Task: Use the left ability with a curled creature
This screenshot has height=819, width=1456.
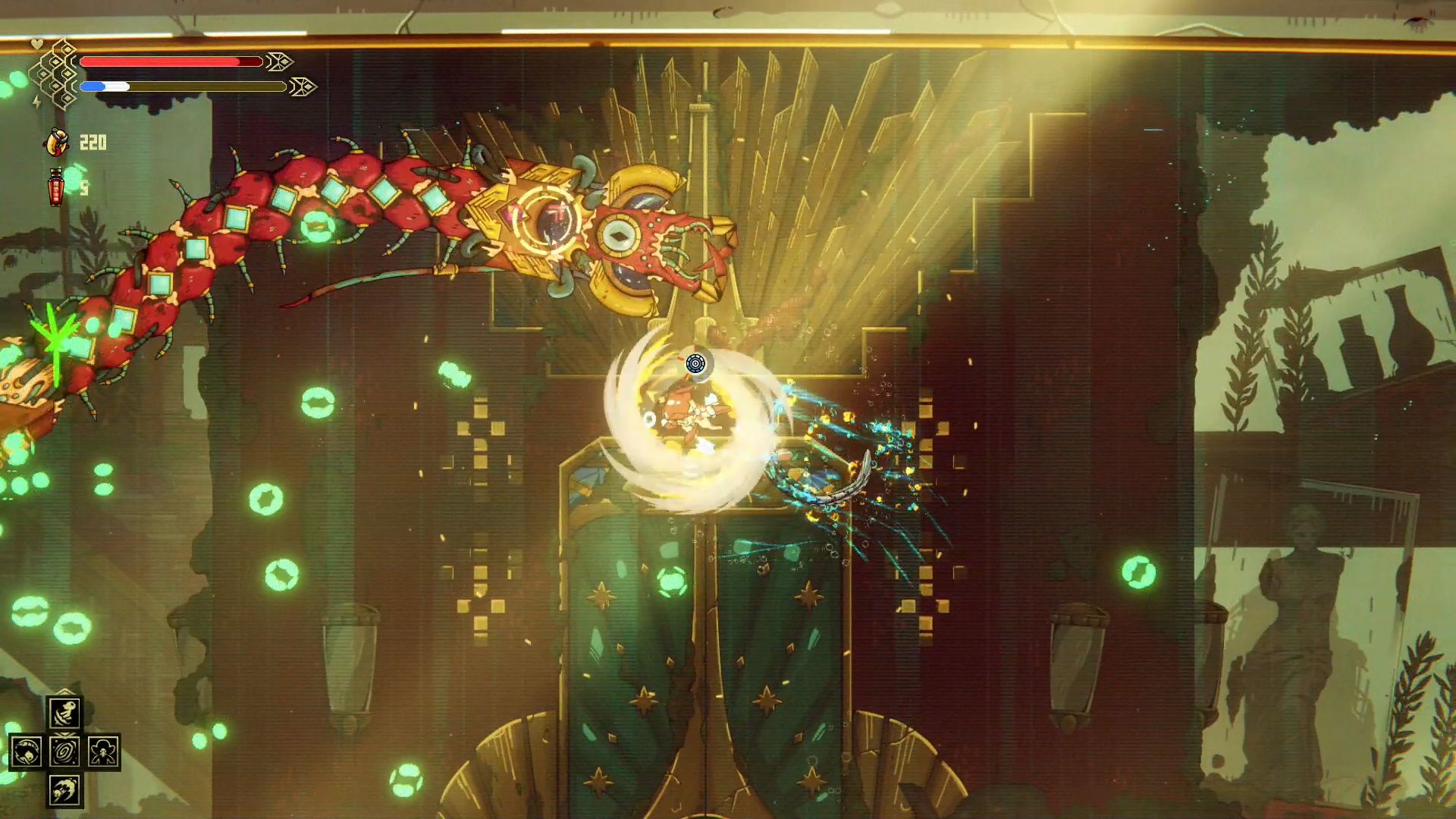Action: [x=26, y=752]
